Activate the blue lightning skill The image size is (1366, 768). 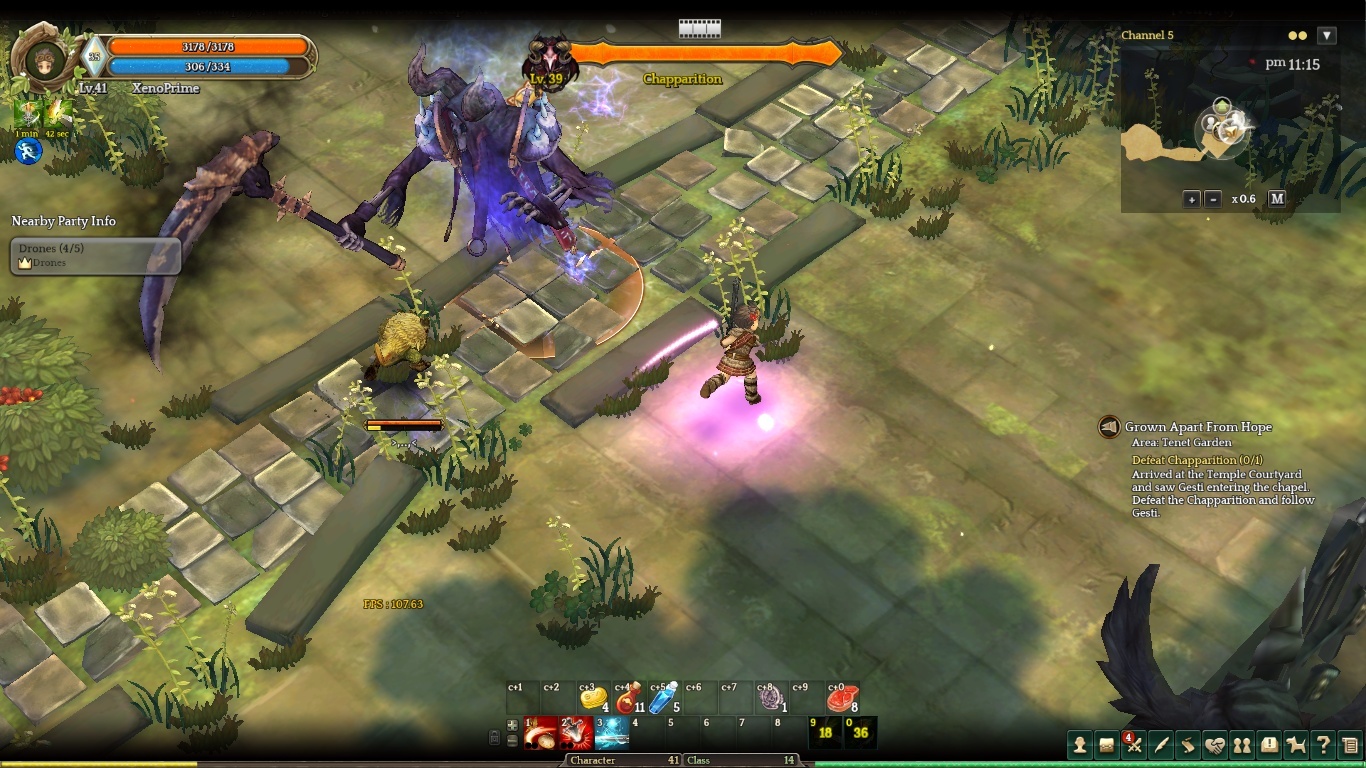[x=612, y=733]
